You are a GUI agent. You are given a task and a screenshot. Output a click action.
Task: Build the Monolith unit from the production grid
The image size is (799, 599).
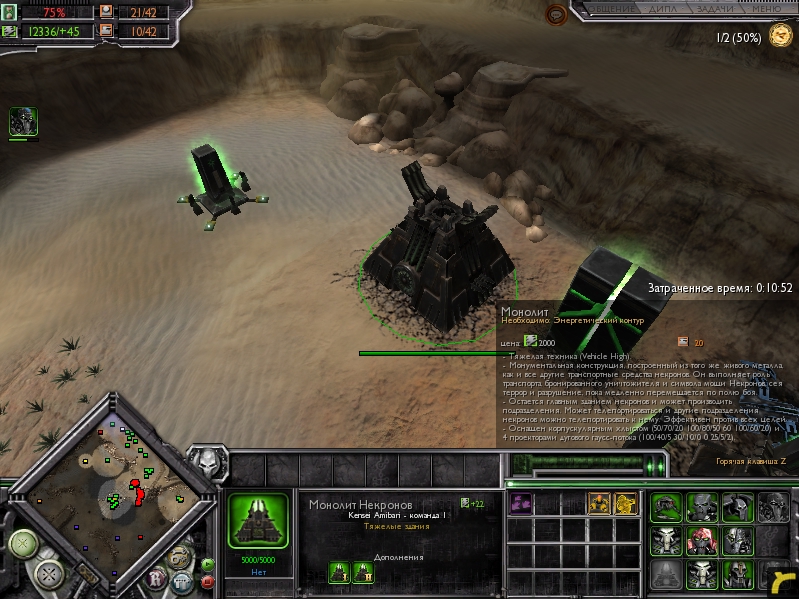point(666,574)
